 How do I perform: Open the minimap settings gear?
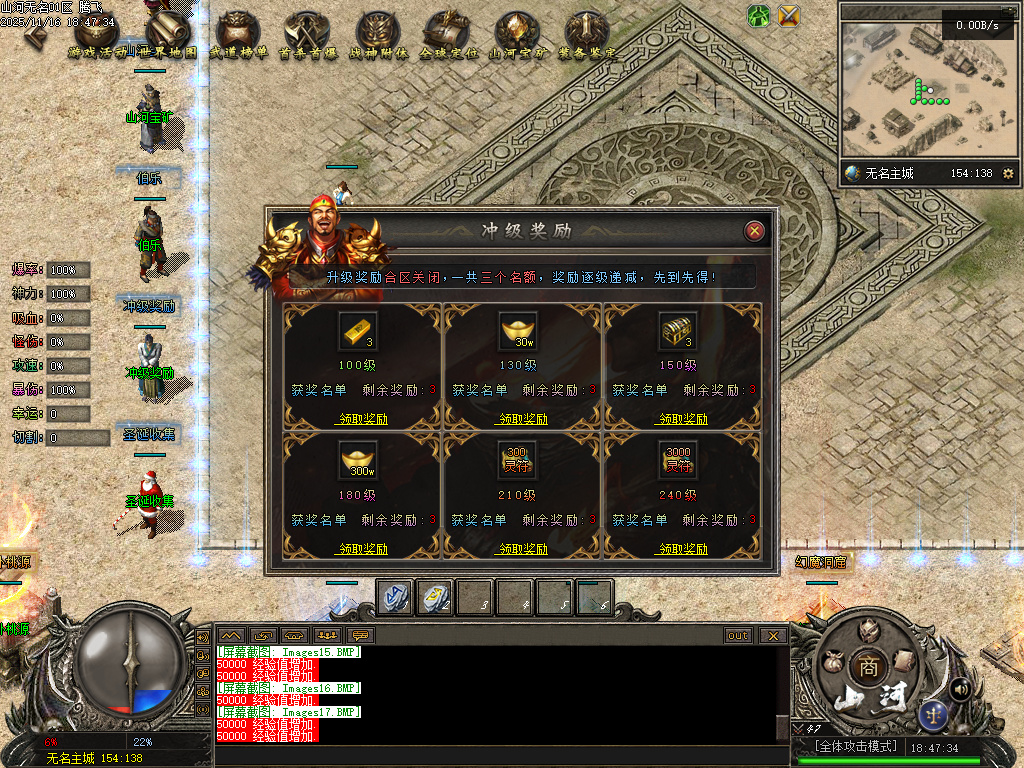tap(1008, 174)
